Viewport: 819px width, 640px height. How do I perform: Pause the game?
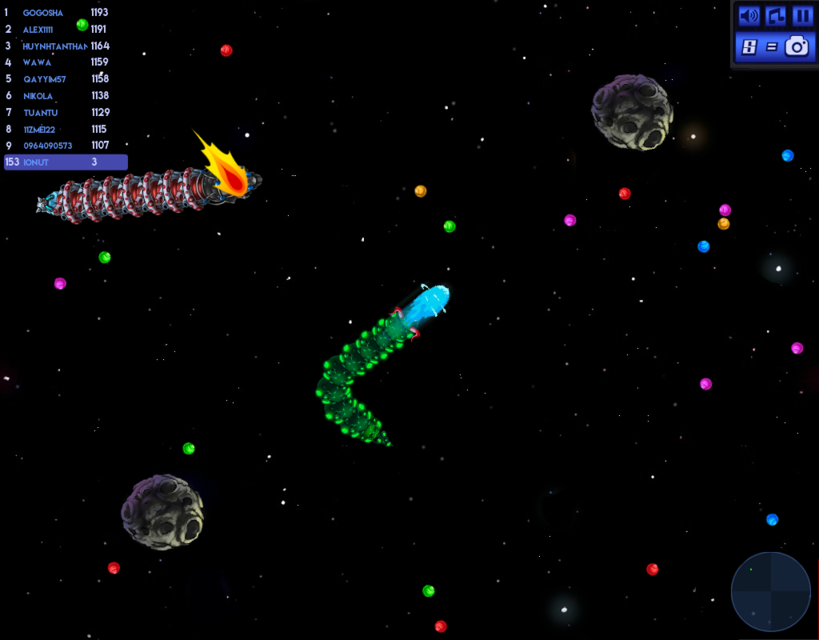tap(802, 16)
